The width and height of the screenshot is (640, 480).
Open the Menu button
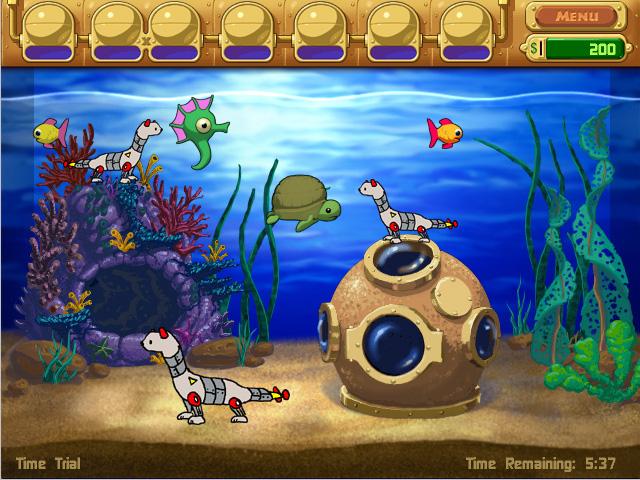click(577, 16)
